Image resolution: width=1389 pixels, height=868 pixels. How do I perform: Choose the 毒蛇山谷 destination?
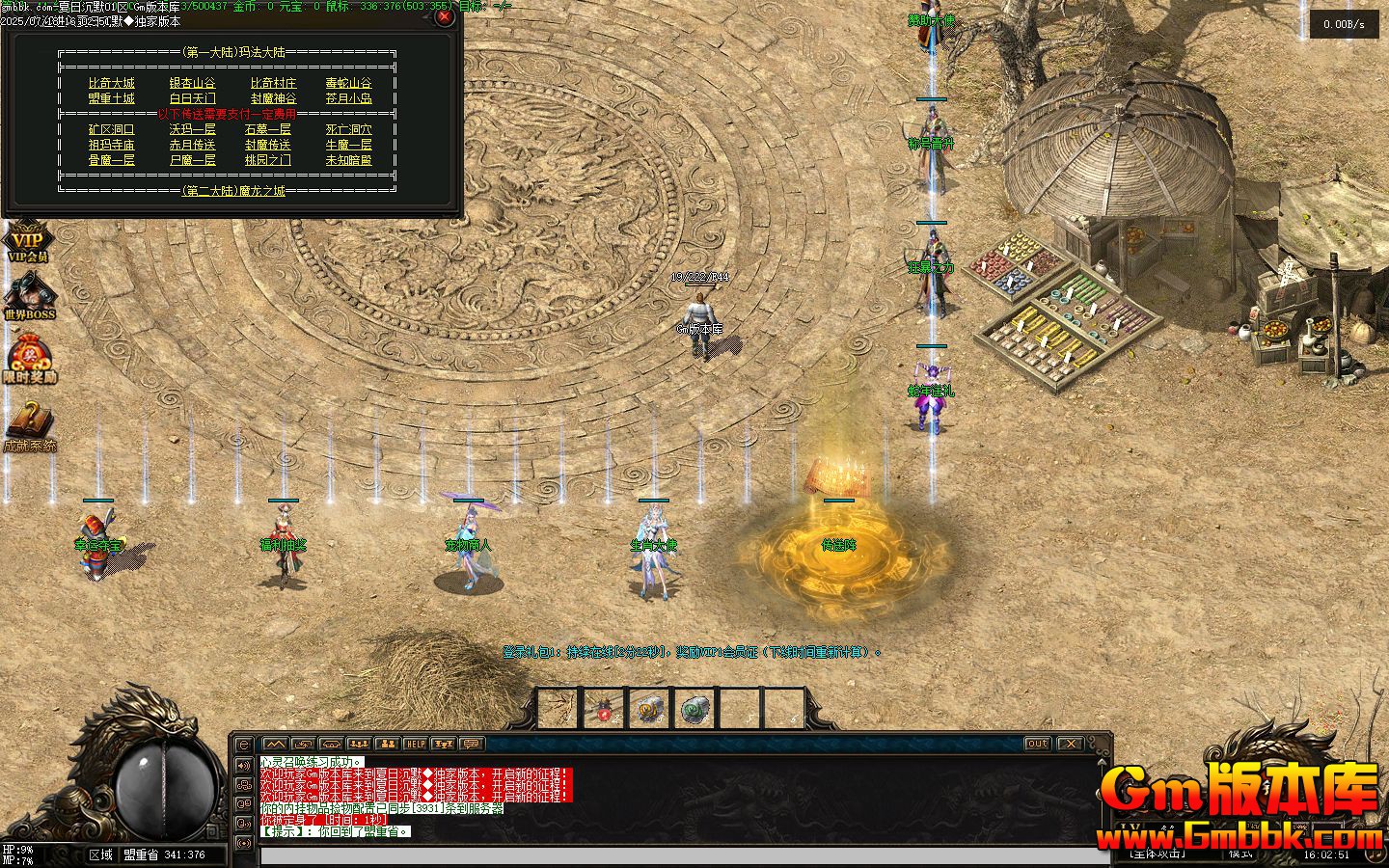pyautogui.click(x=348, y=84)
